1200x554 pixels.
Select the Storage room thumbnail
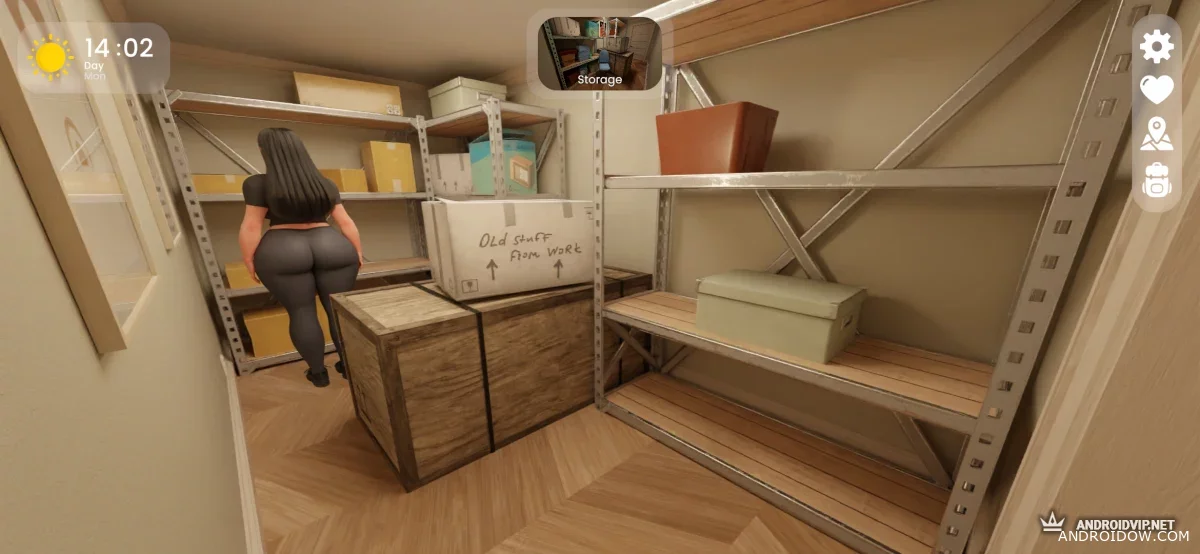(x=599, y=52)
